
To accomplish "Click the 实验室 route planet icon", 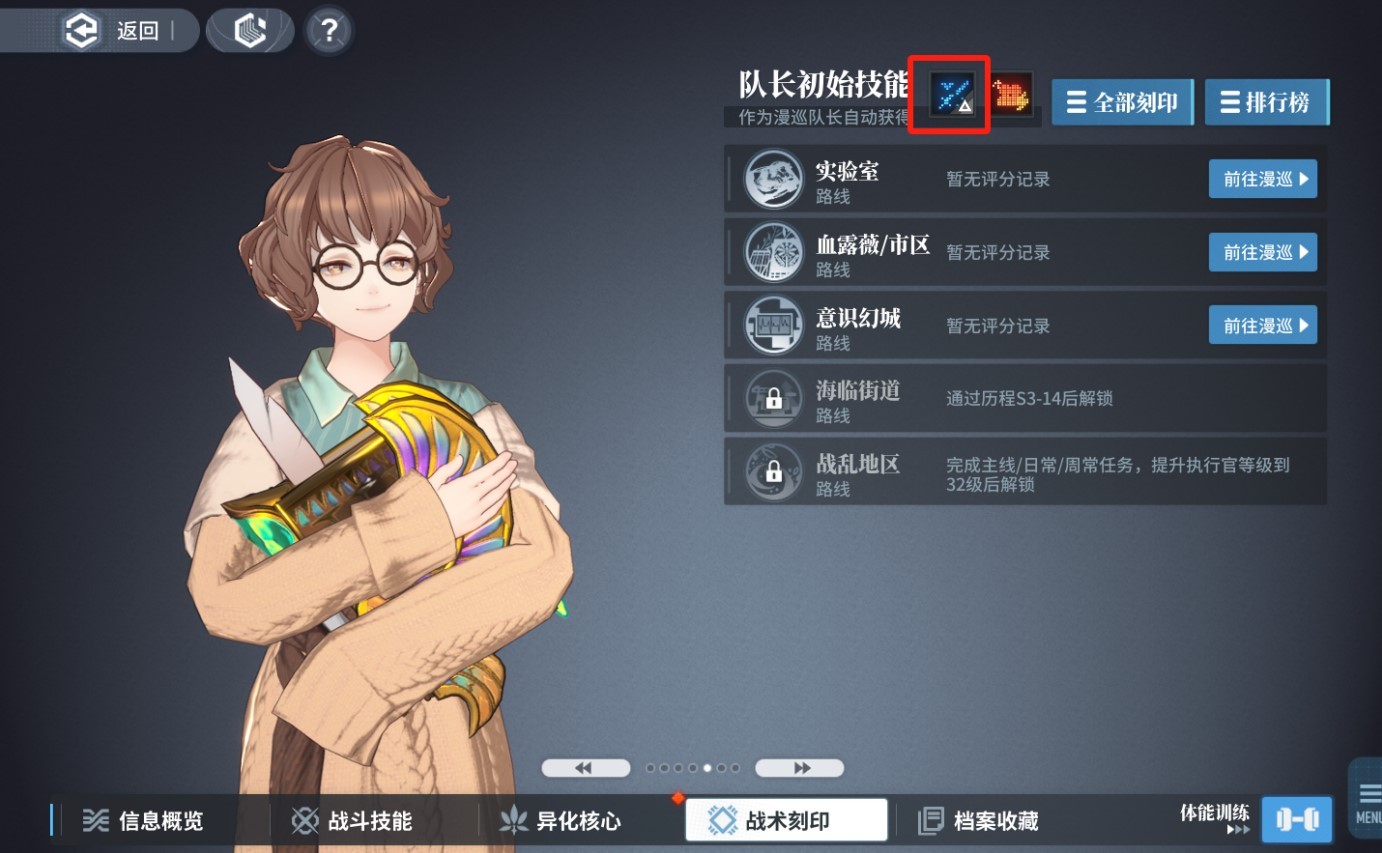I will (773, 178).
